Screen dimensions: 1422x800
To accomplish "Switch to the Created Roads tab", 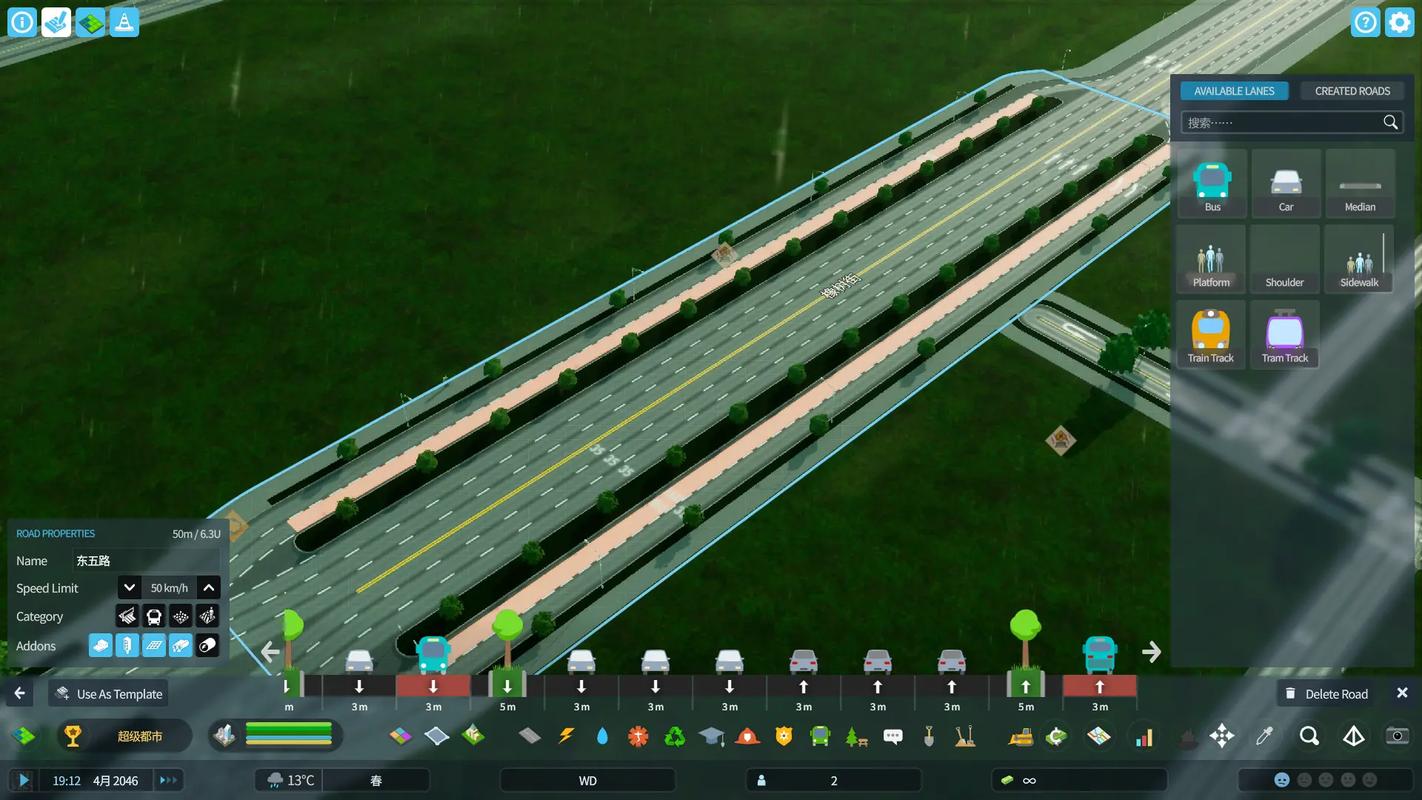I will [x=1352, y=90].
